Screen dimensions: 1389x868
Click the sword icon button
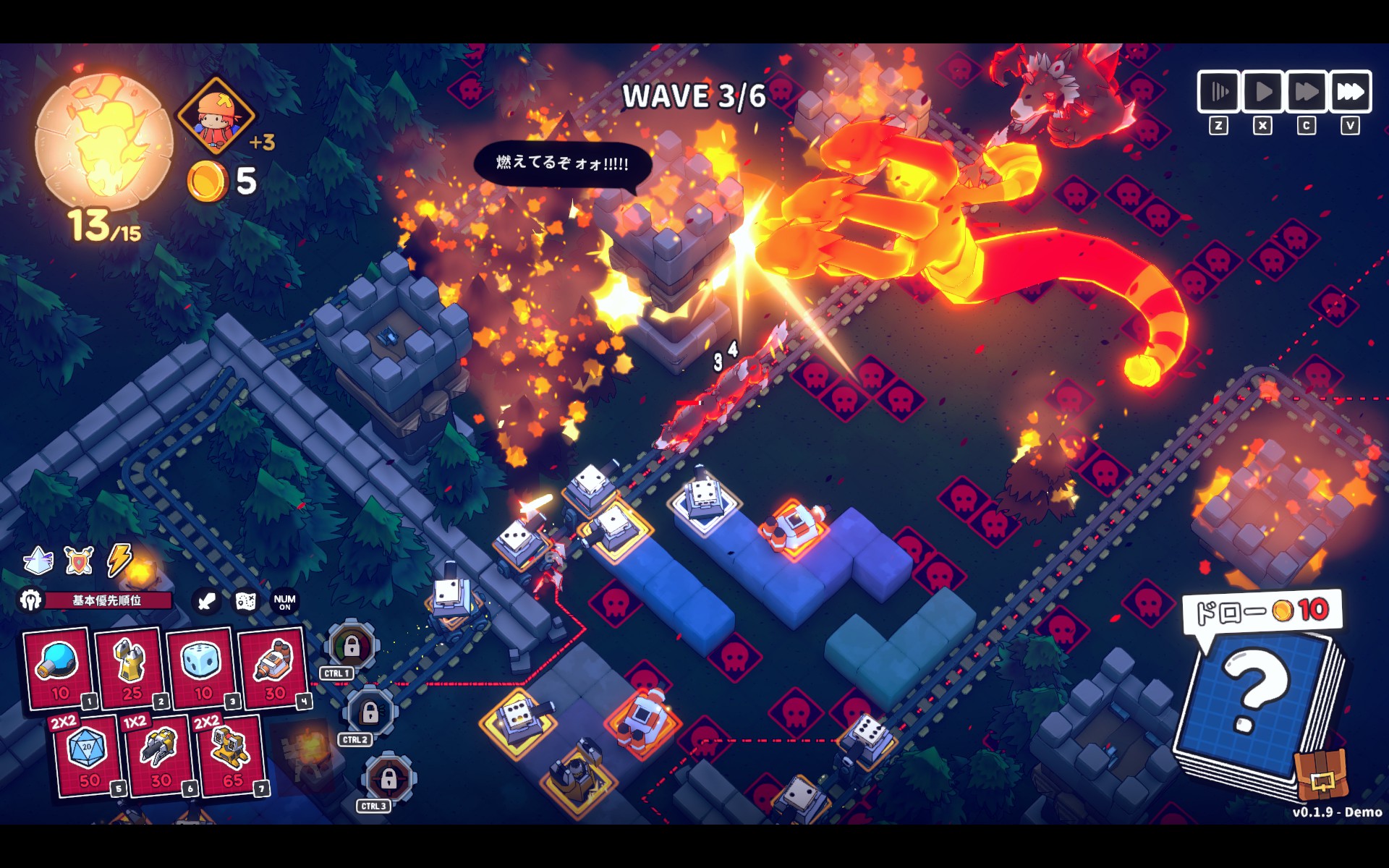(206, 601)
